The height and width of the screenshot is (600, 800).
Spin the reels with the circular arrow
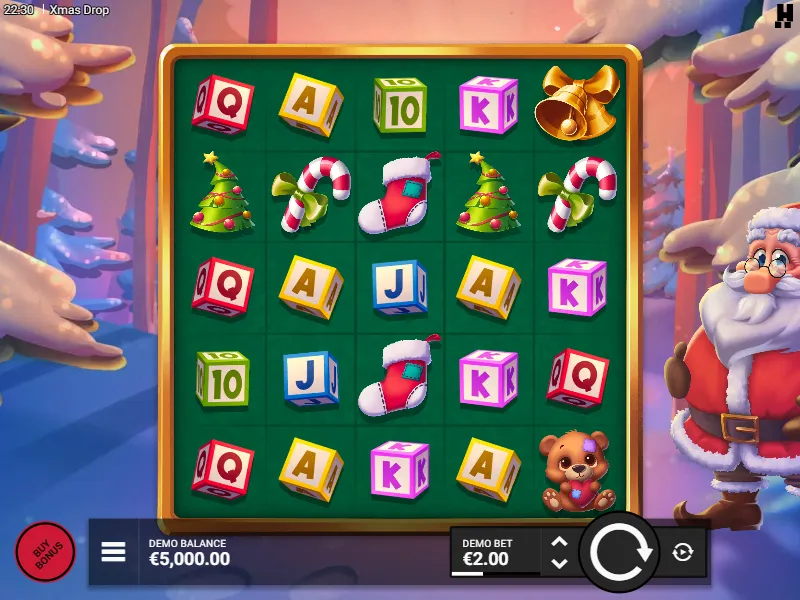point(619,552)
